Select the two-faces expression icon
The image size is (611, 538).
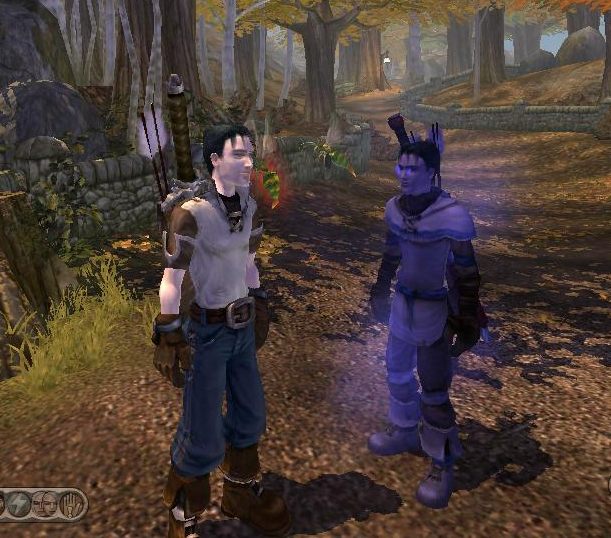point(46,503)
